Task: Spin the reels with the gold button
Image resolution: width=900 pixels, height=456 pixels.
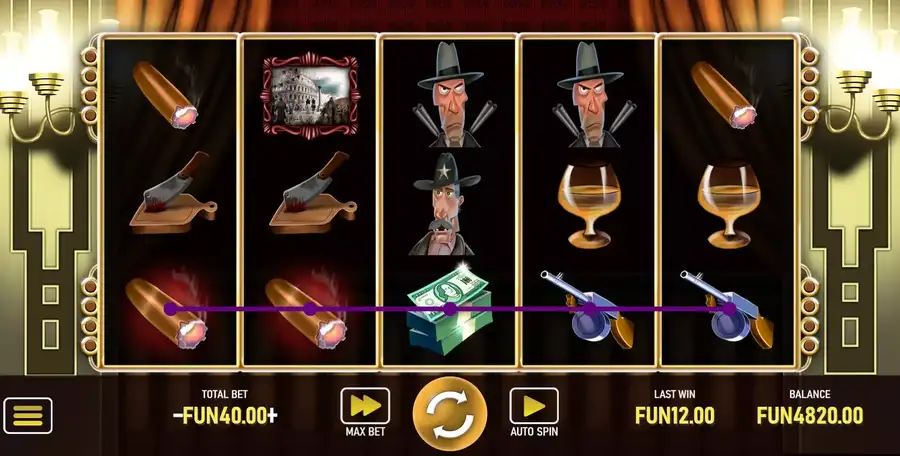Action: pos(450,414)
